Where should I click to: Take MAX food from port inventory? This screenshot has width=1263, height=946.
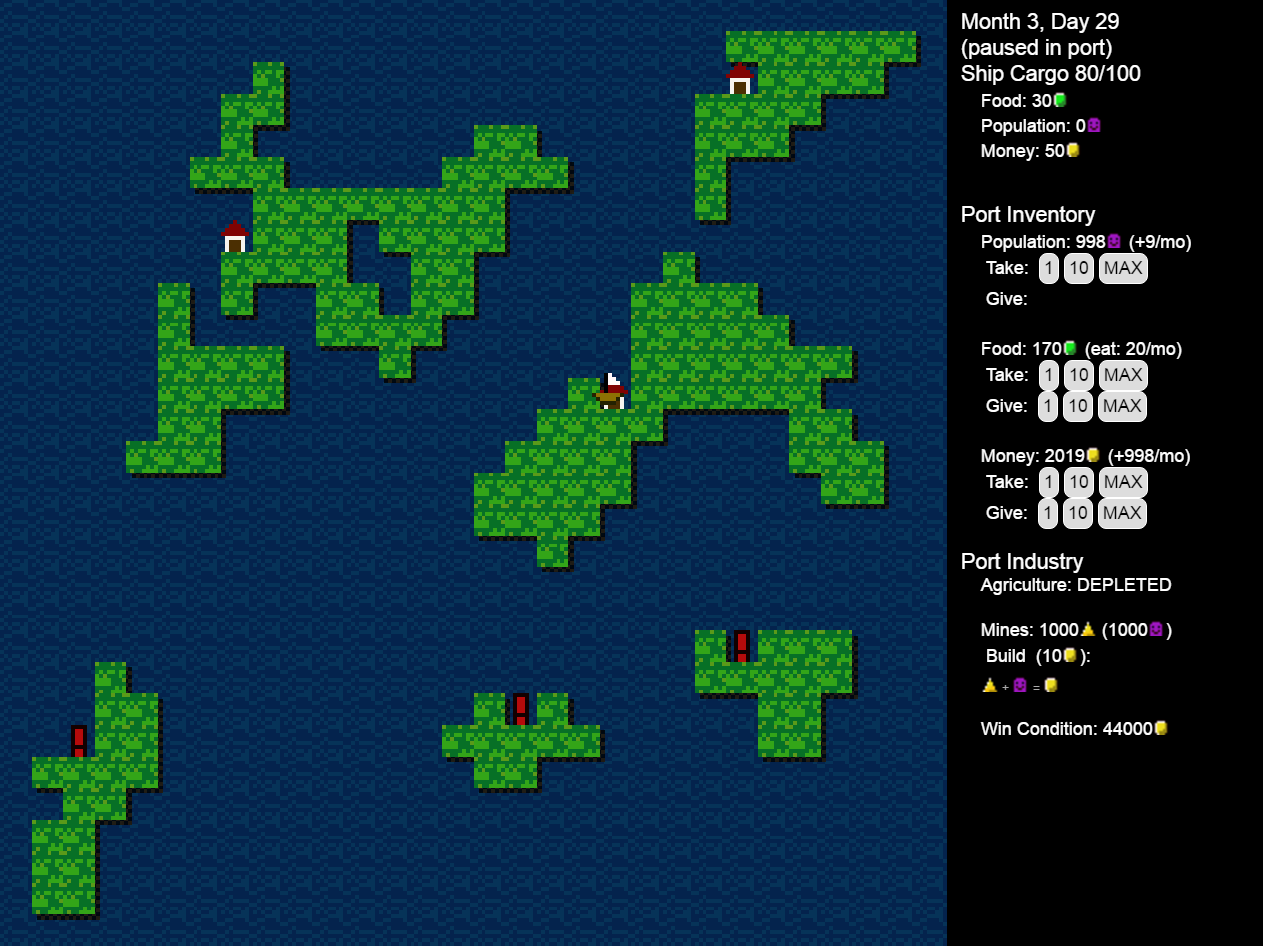coord(1123,375)
